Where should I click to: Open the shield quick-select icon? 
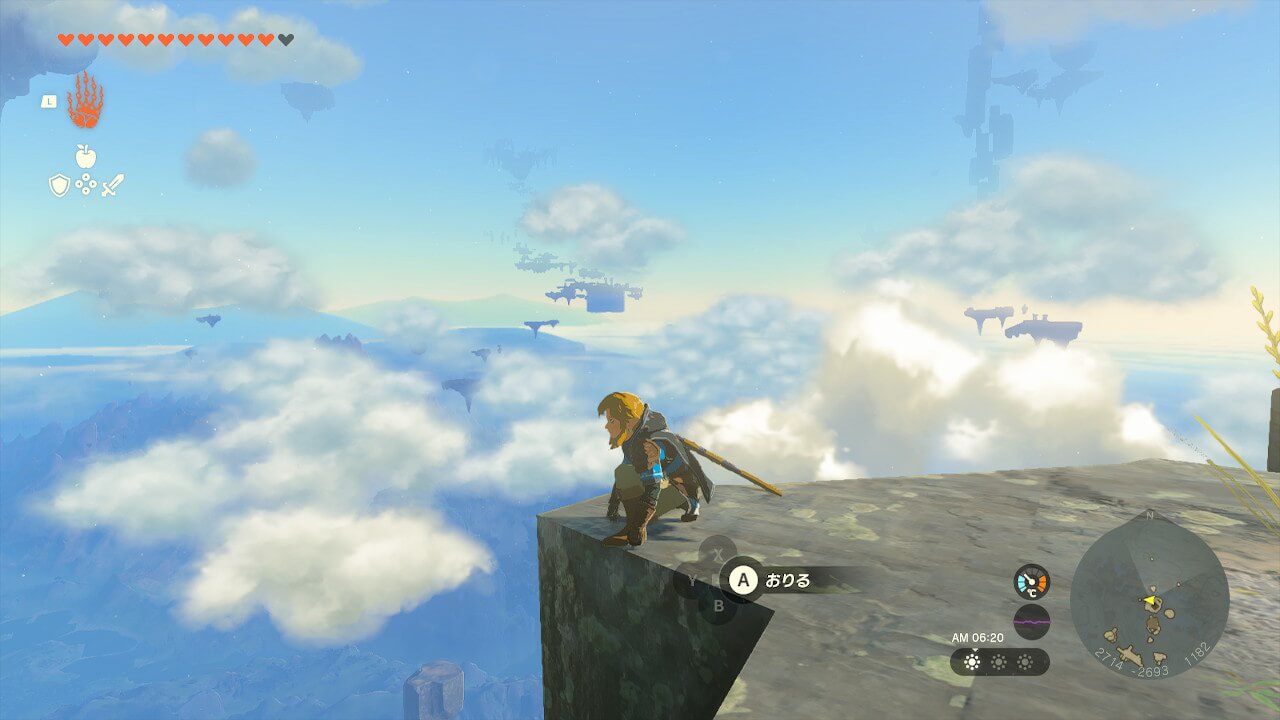[x=59, y=185]
